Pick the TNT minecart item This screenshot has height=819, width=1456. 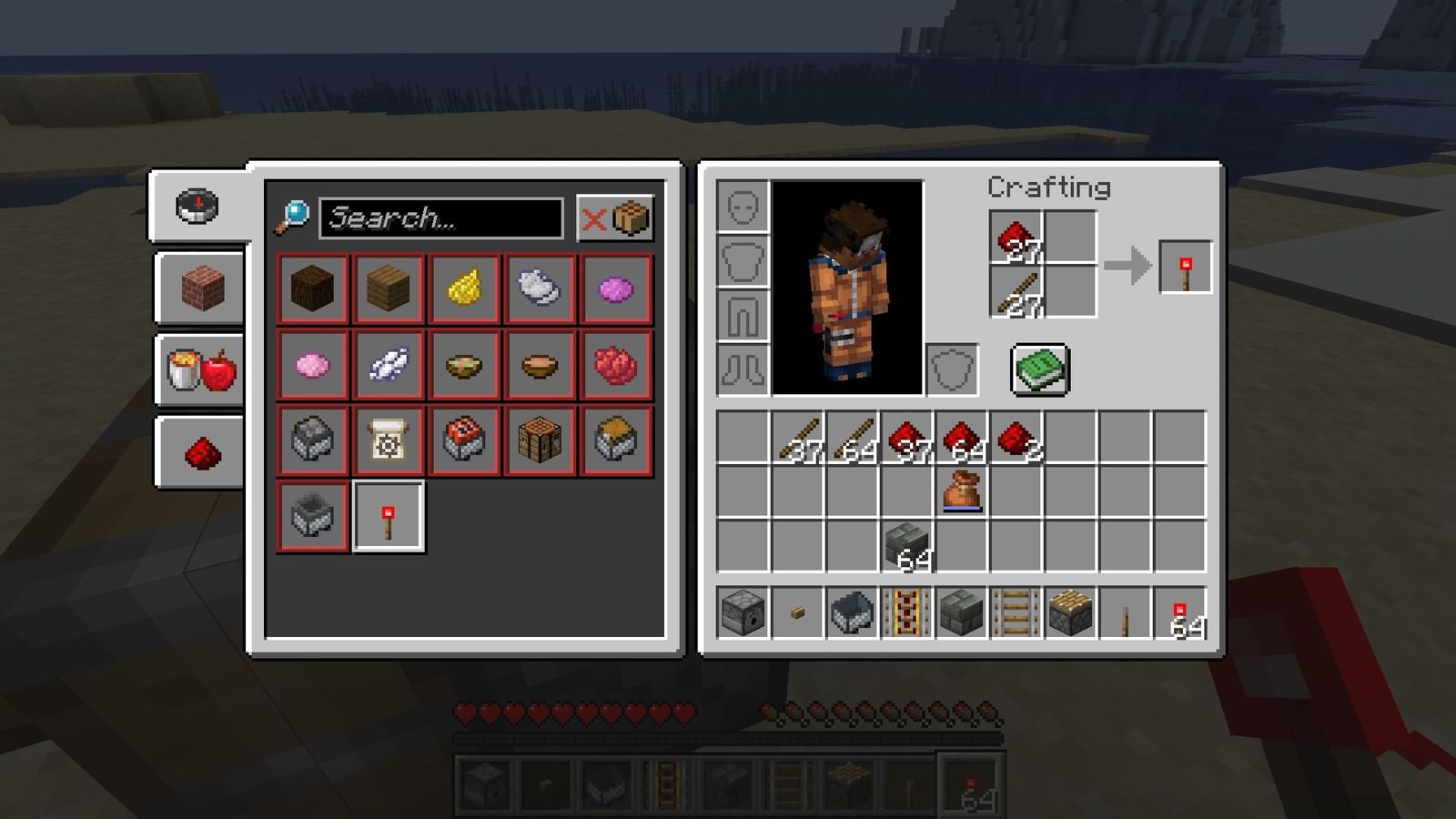[464, 441]
